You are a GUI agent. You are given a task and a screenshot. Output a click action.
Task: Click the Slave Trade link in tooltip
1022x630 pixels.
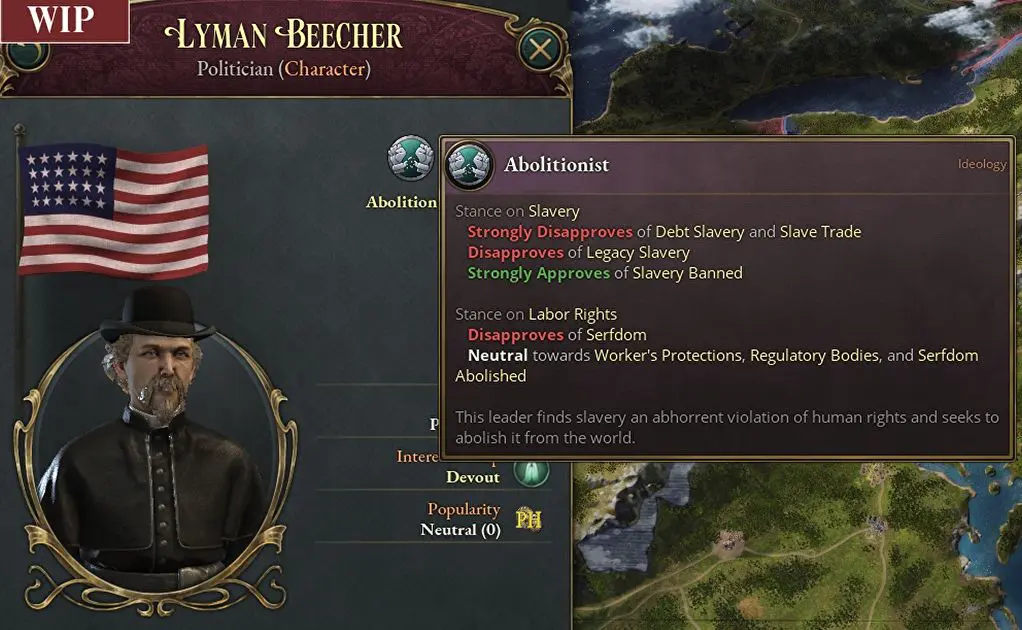pyautogui.click(x=820, y=232)
